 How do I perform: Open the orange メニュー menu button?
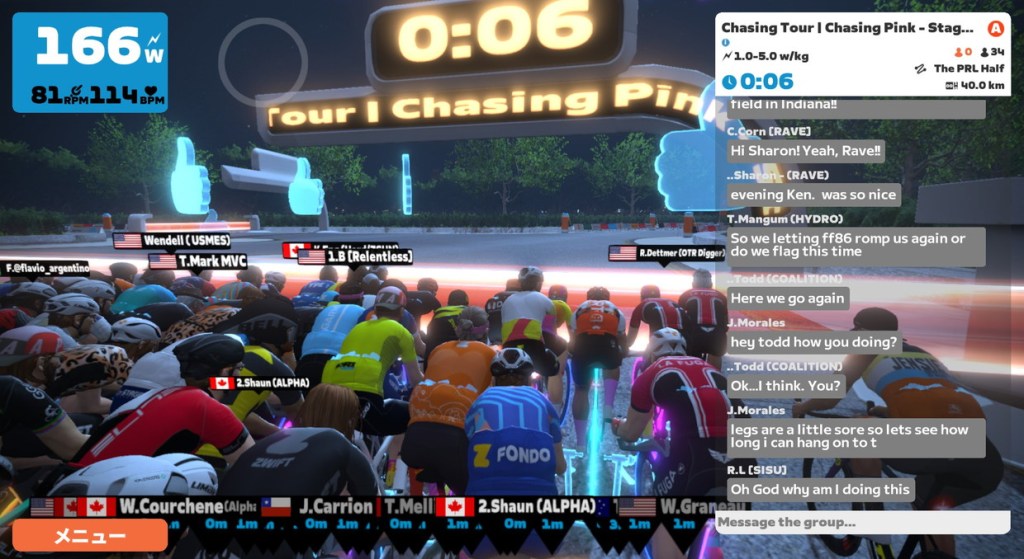pos(90,536)
